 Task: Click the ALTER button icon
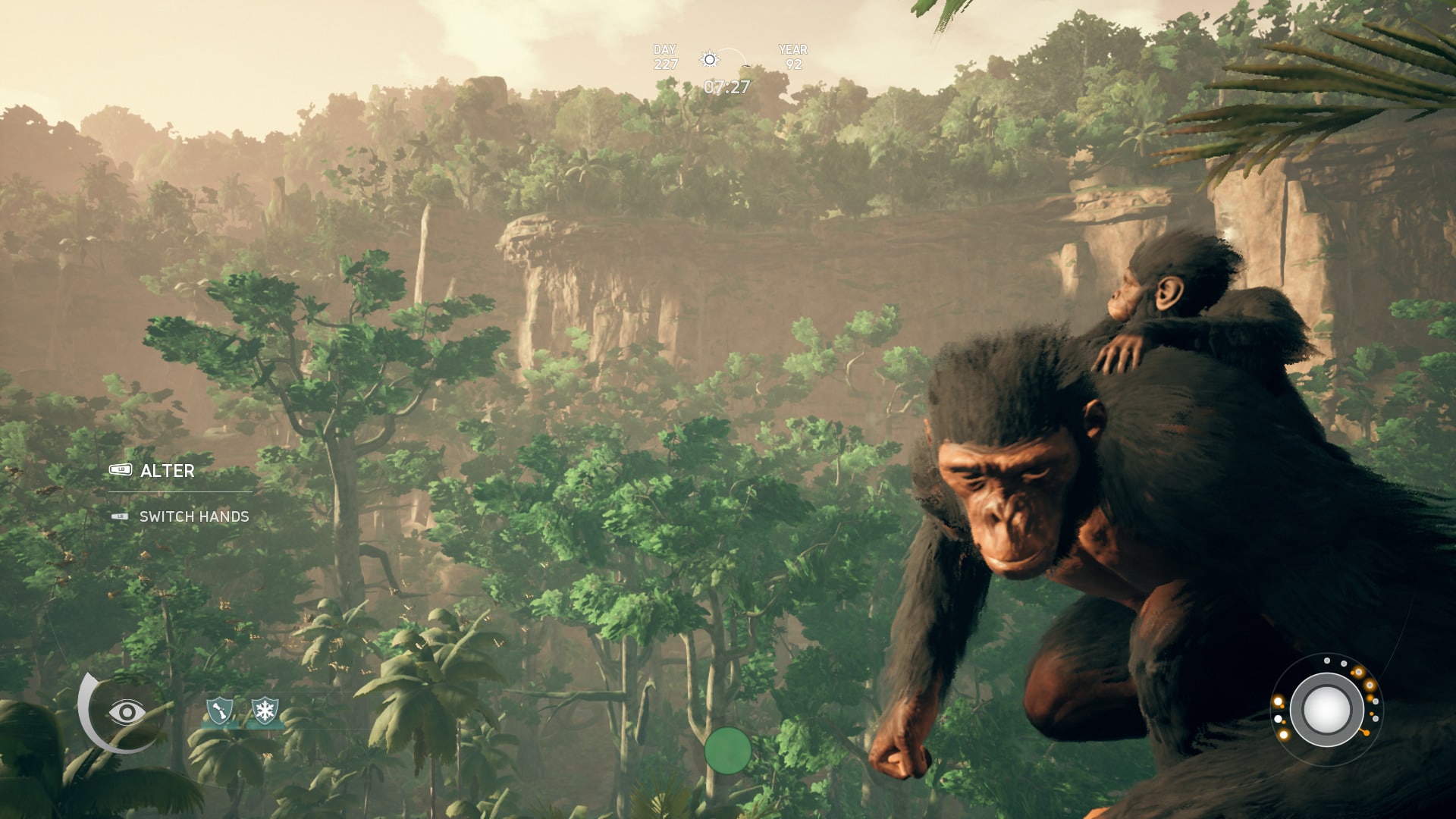tap(121, 469)
